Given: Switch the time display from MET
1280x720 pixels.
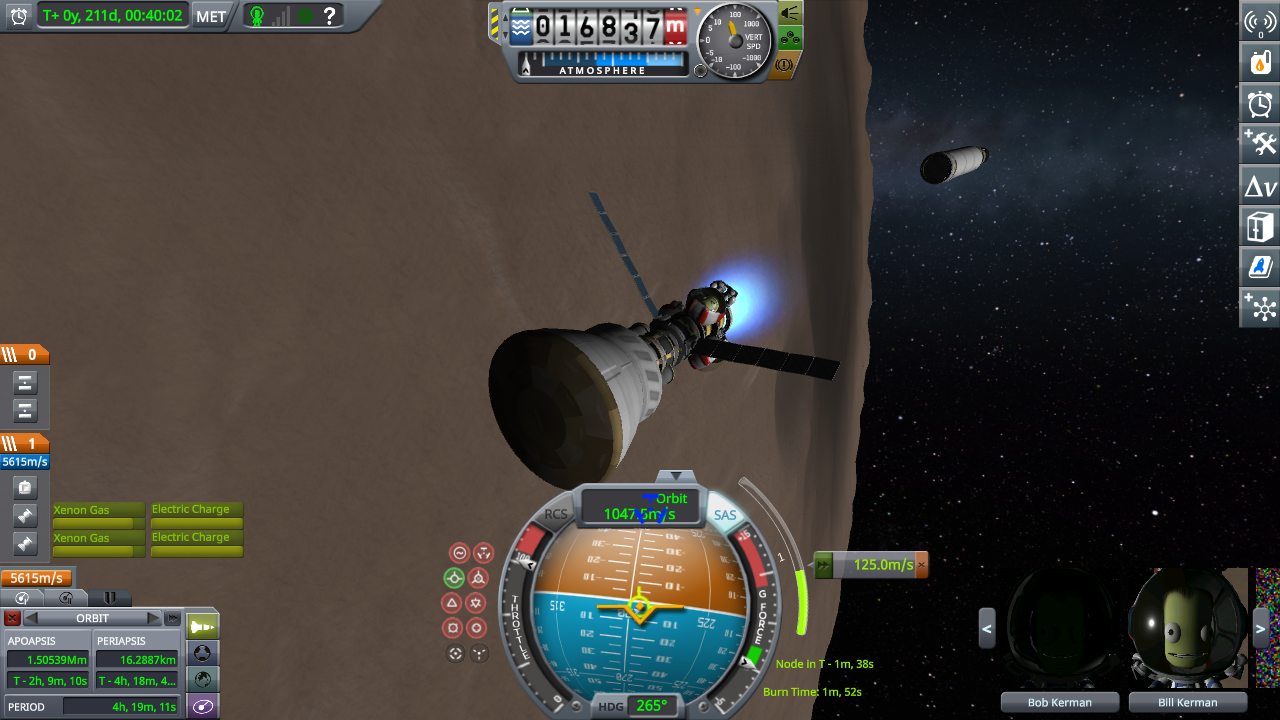Looking at the screenshot, I should (x=210, y=16).
